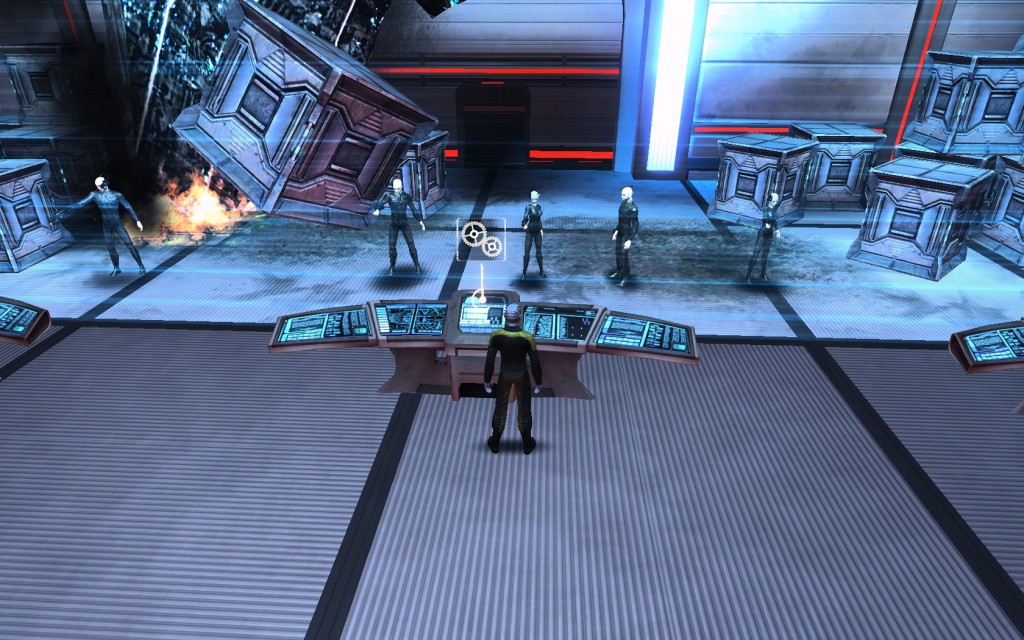The width and height of the screenshot is (1024, 640).
Task: Click the gears interact icon above console
Action: coord(480,240)
